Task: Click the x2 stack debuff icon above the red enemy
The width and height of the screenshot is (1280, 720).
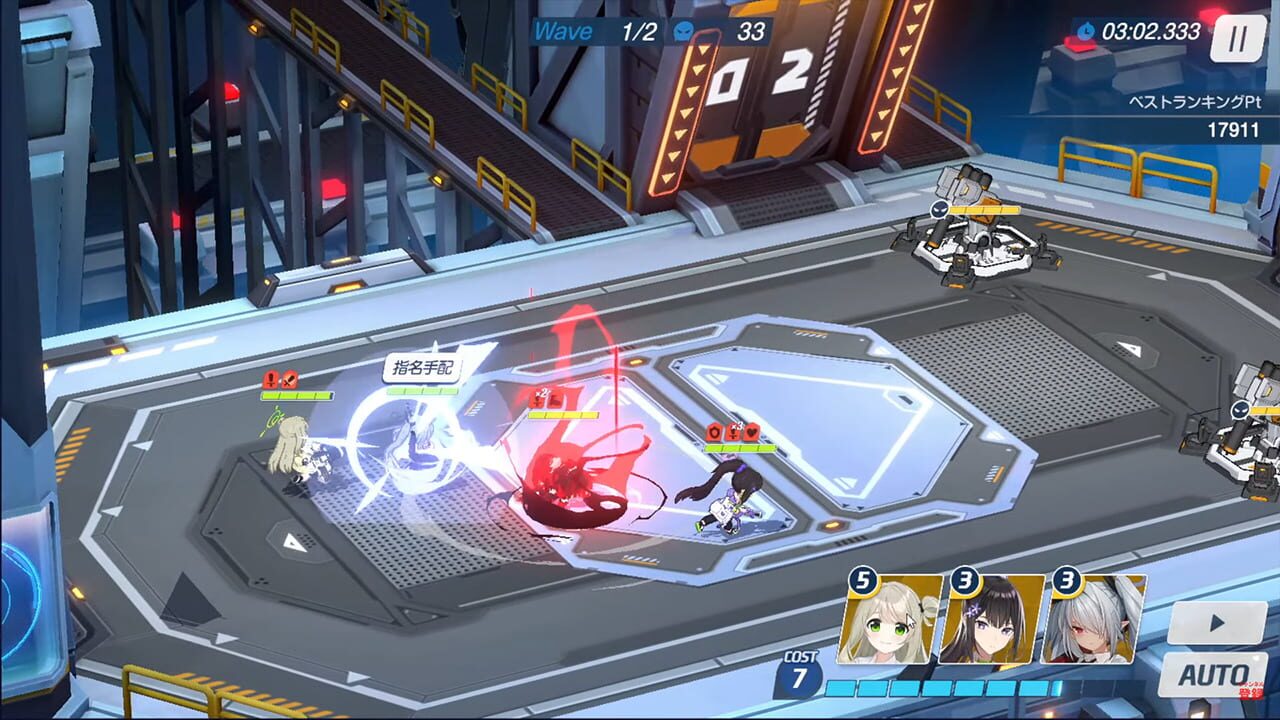Action: 540,398
